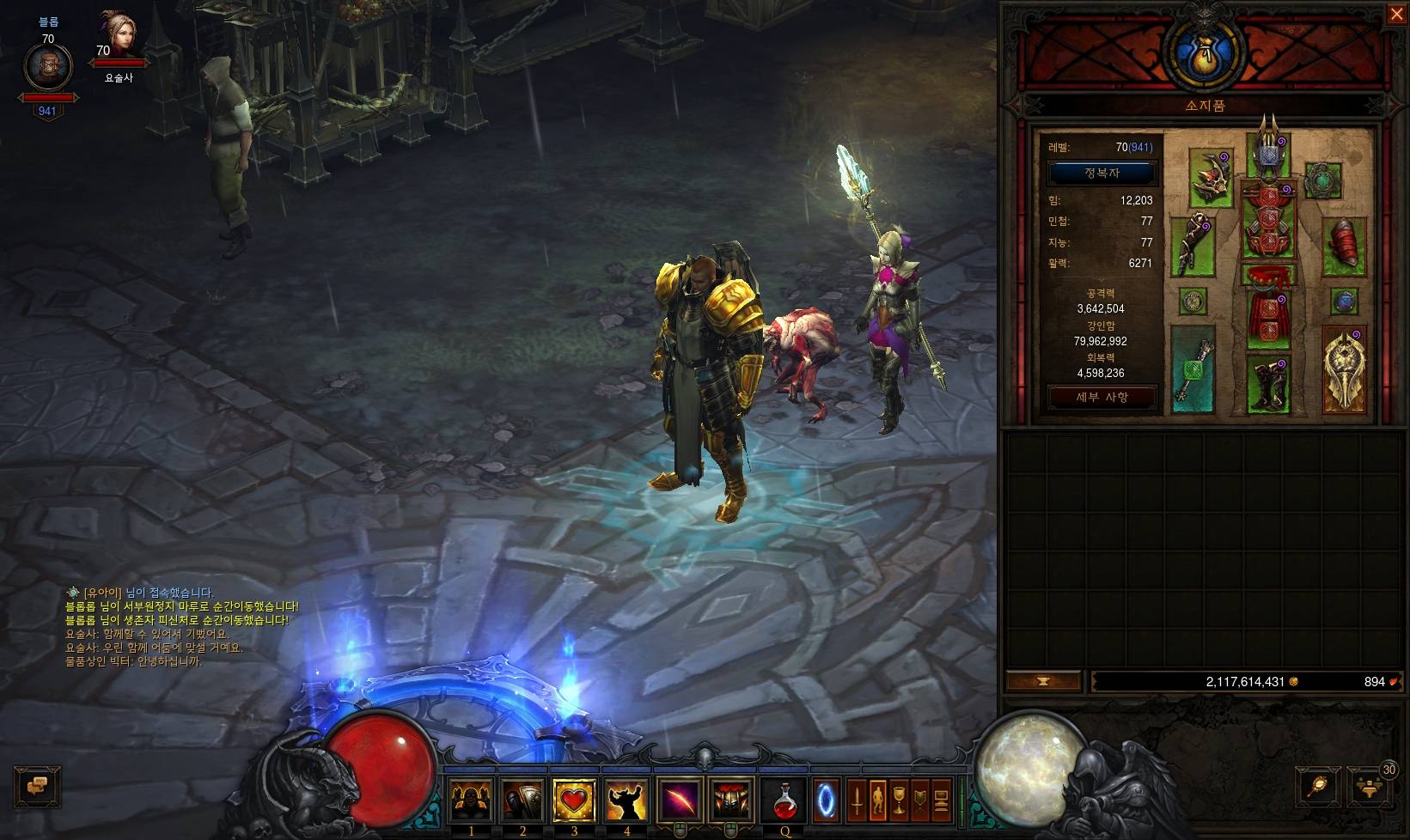Select the red chest armor slot
Screen dimensions: 1410x840
tap(1269, 221)
